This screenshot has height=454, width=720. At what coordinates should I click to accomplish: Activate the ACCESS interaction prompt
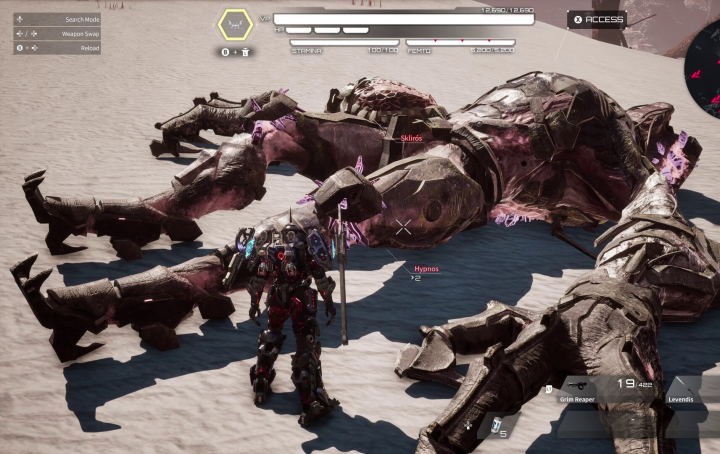tap(597, 19)
